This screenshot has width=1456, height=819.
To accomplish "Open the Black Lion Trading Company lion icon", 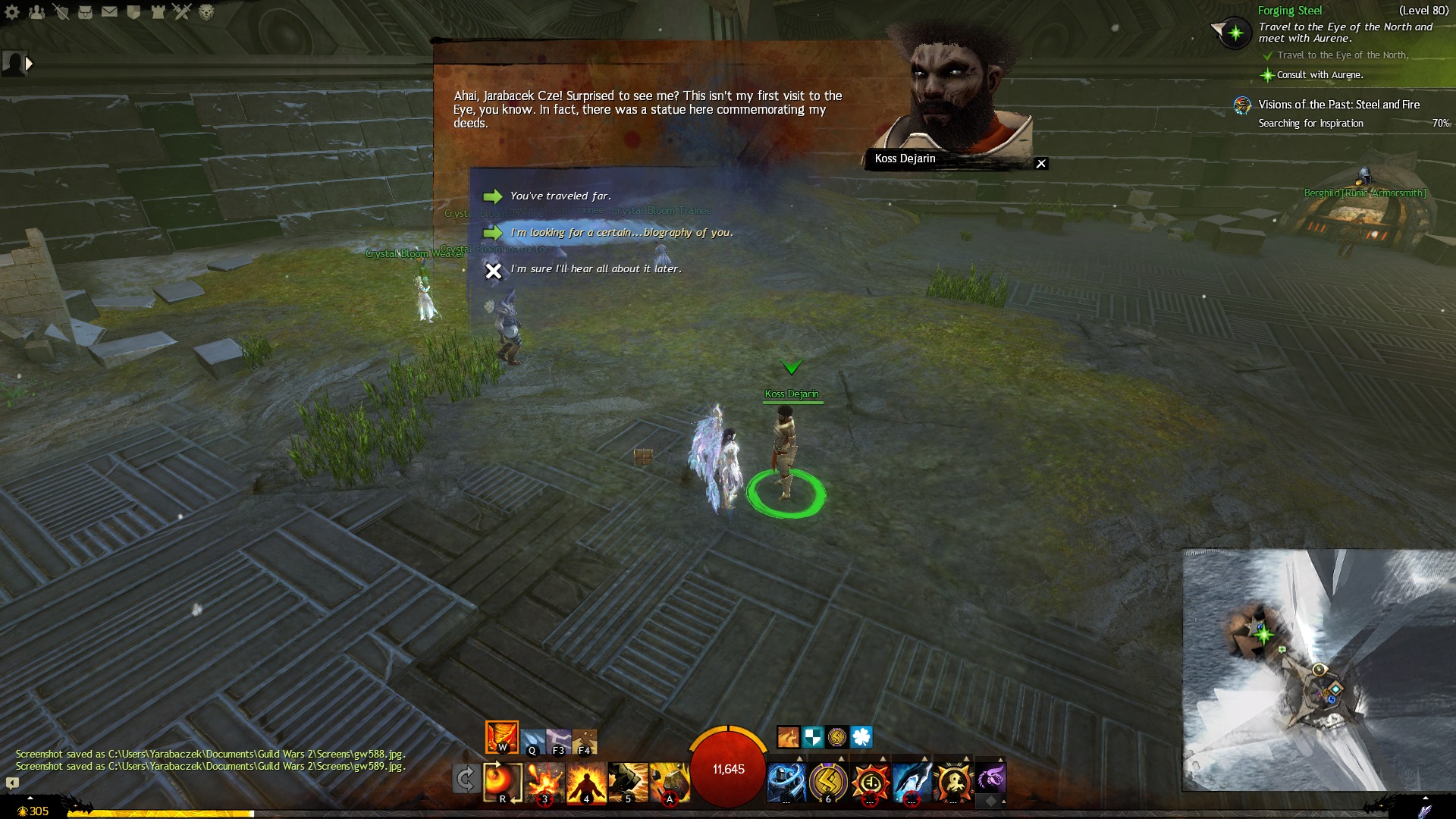I will (206, 12).
